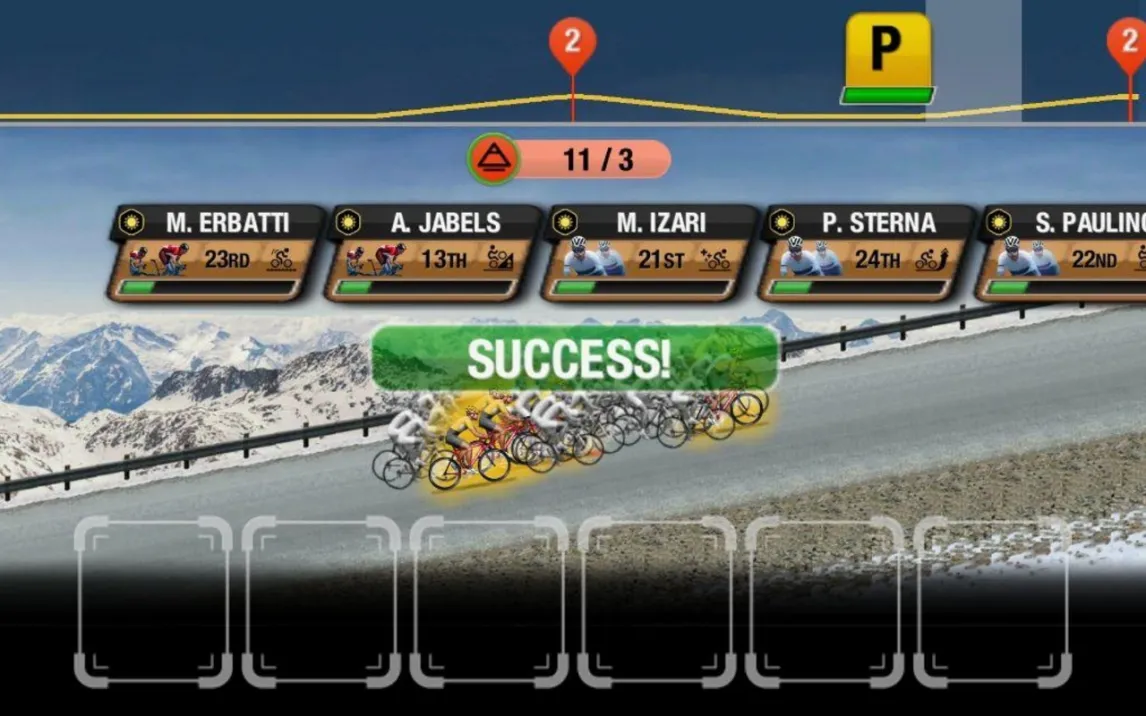This screenshot has height=716, width=1146.
Task: Tap the red triangle icon beside 11 / 3
Action: click(494, 159)
